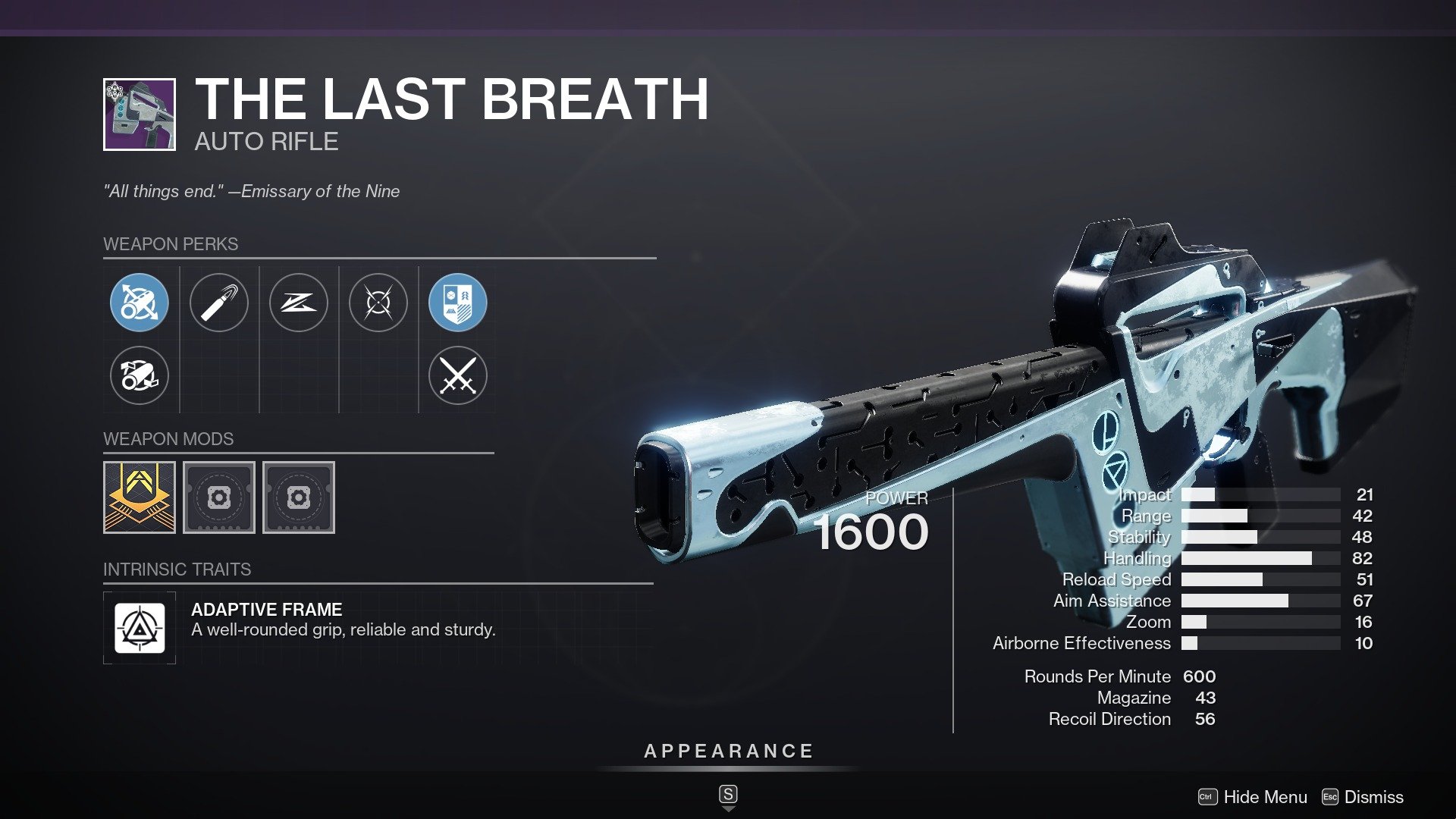
Task: Open the Adaptive Frame intrinsic trait
Action: tap(140, 628)
